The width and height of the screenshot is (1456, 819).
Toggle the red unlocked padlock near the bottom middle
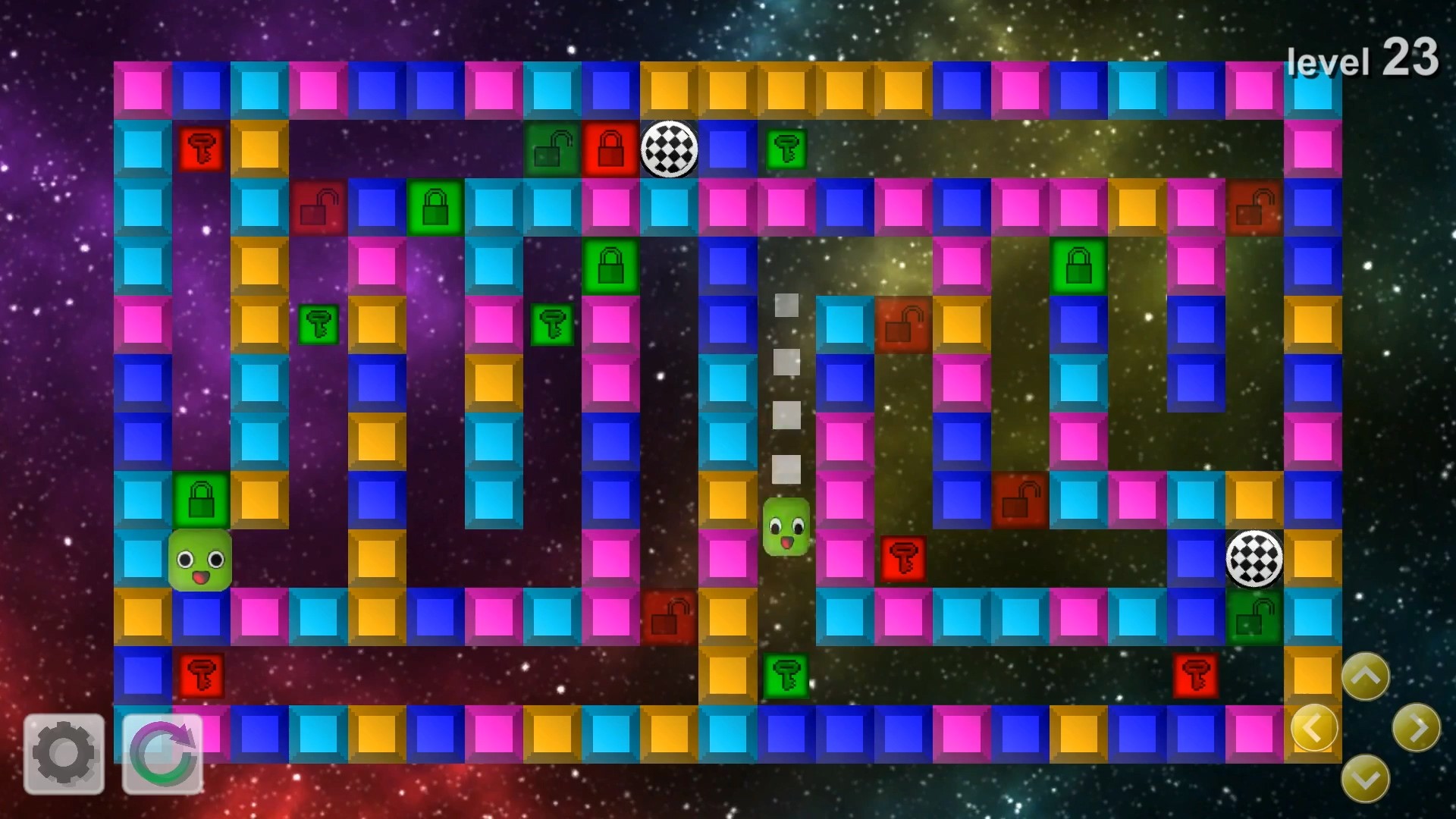667,620
